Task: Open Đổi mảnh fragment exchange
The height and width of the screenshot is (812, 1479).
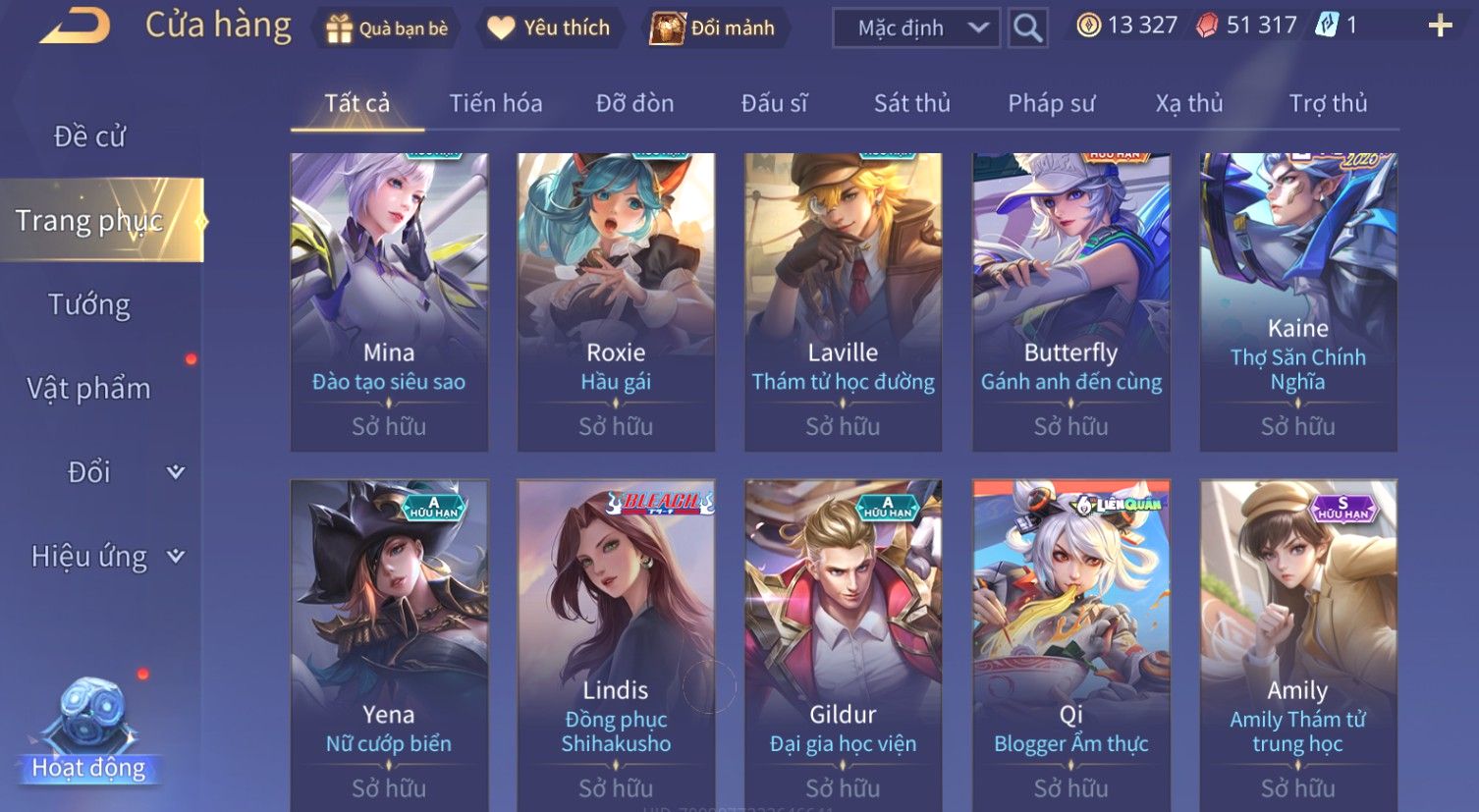Action: point(714,28)
